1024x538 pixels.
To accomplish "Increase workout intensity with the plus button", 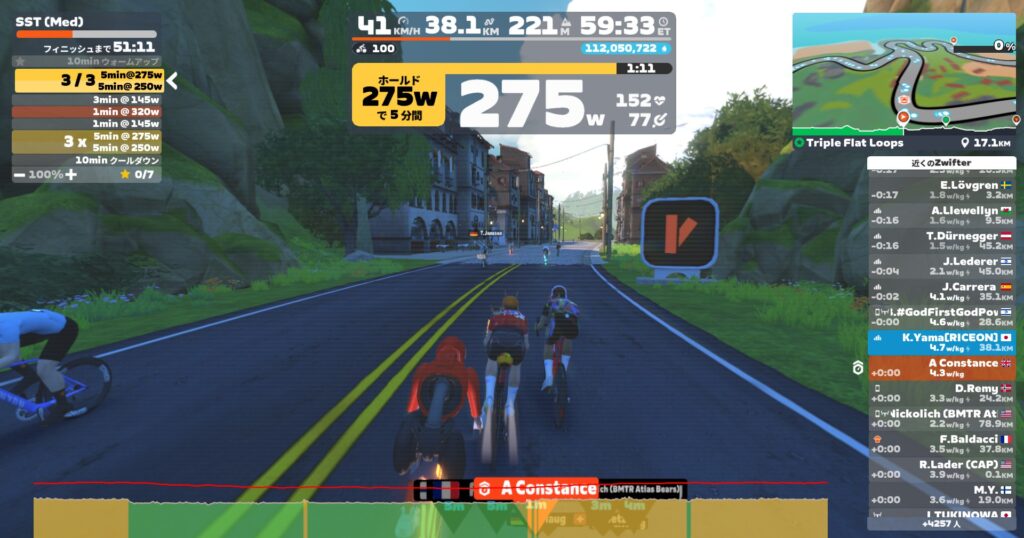I will click(x=71, y=174).
